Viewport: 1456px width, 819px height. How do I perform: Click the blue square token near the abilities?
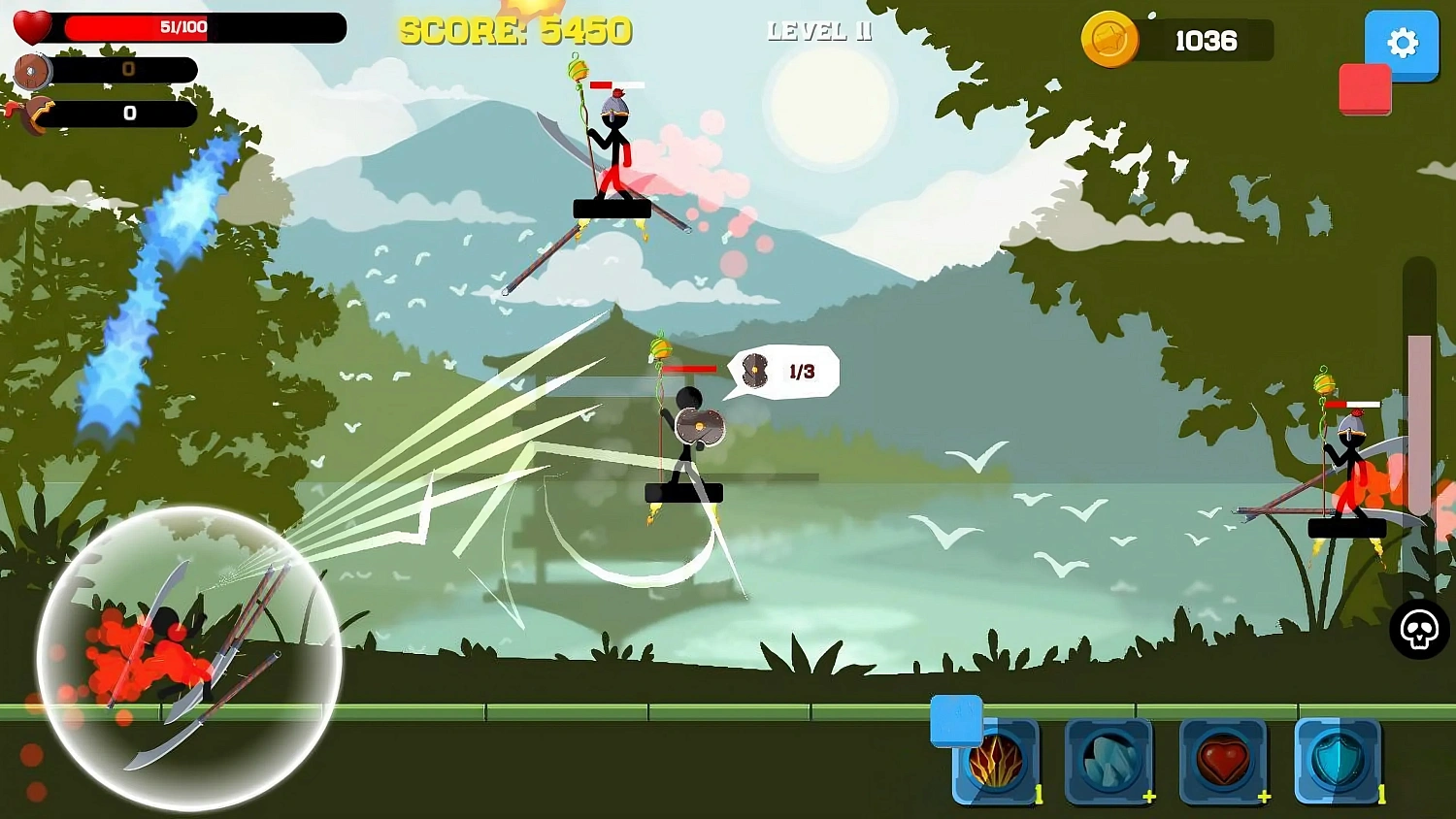pyautogui.click(x=956, y=722)
